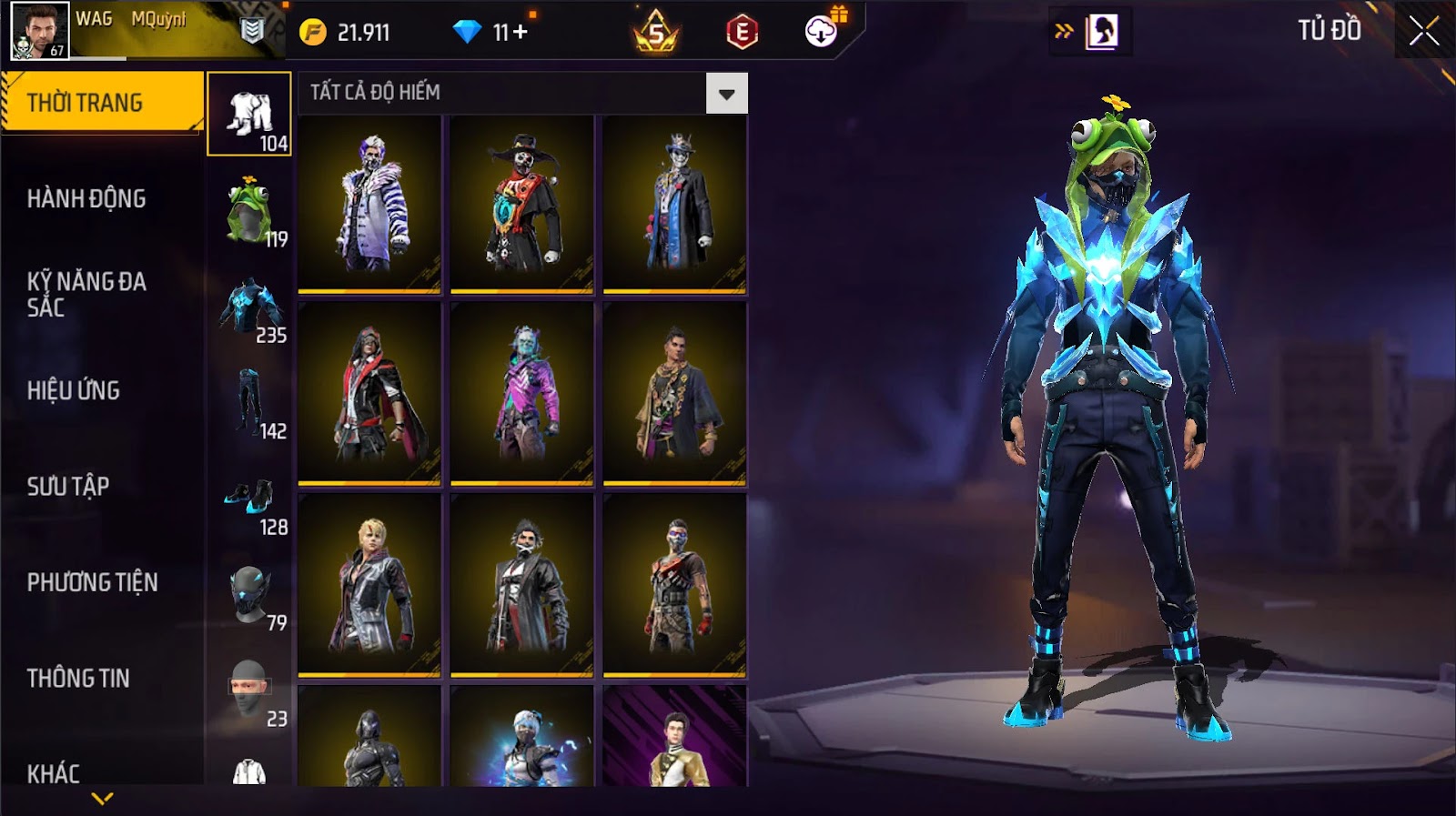Click the player avatar profile picture

coord(39,31)
